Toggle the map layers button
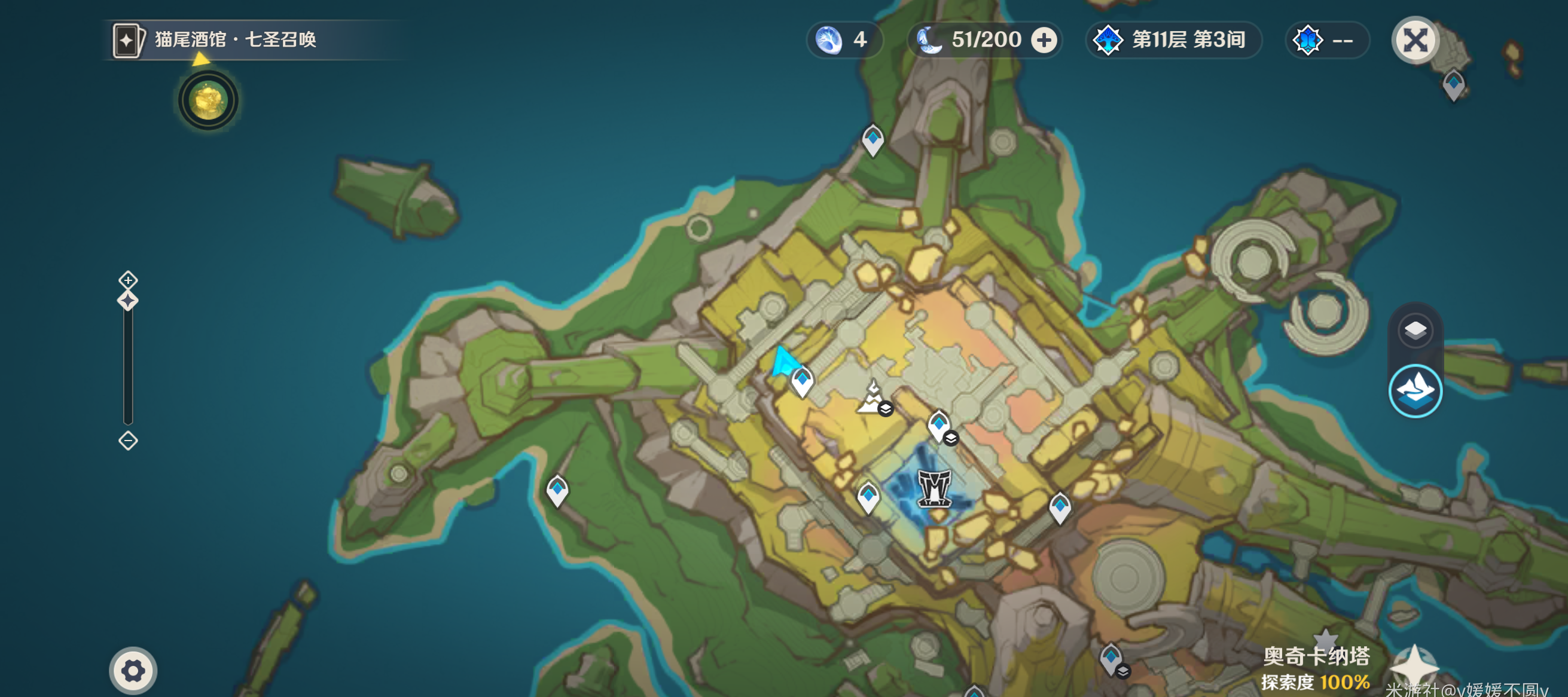 click(1415, 330)
